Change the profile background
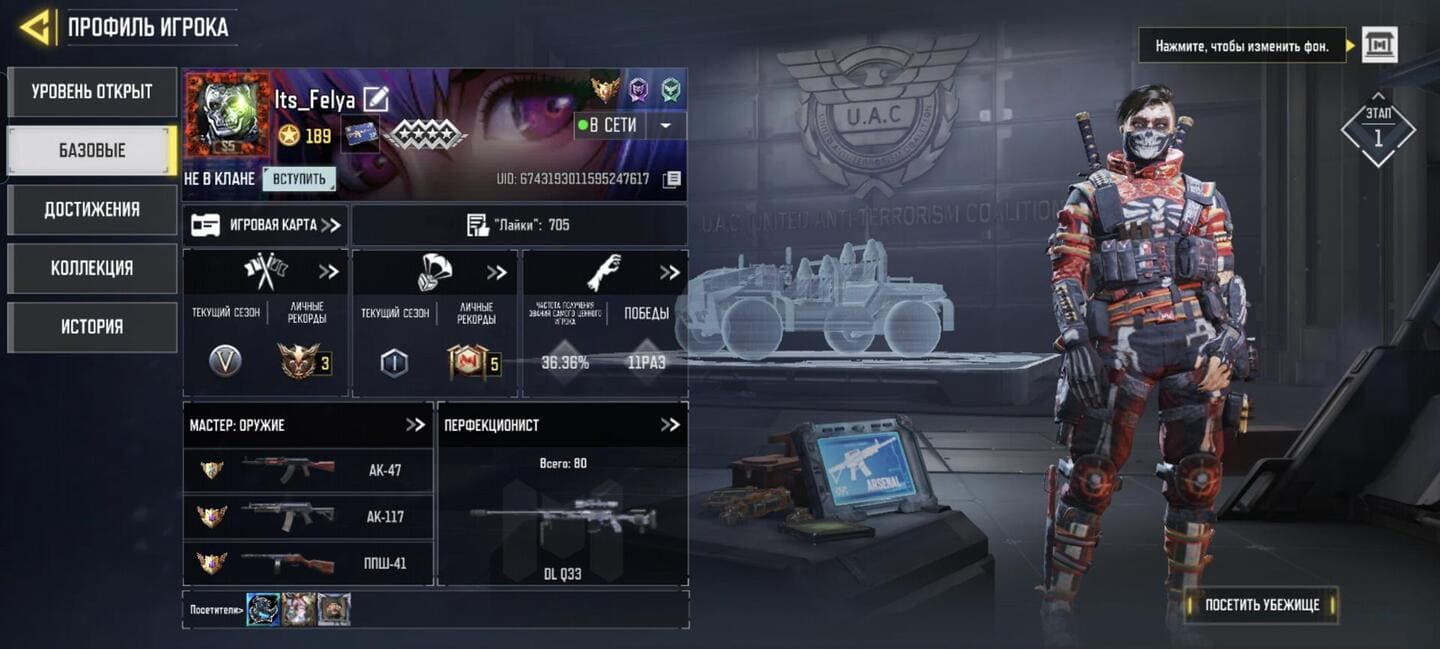Viewport: 1440px width, 649px height. point(1380,45)
